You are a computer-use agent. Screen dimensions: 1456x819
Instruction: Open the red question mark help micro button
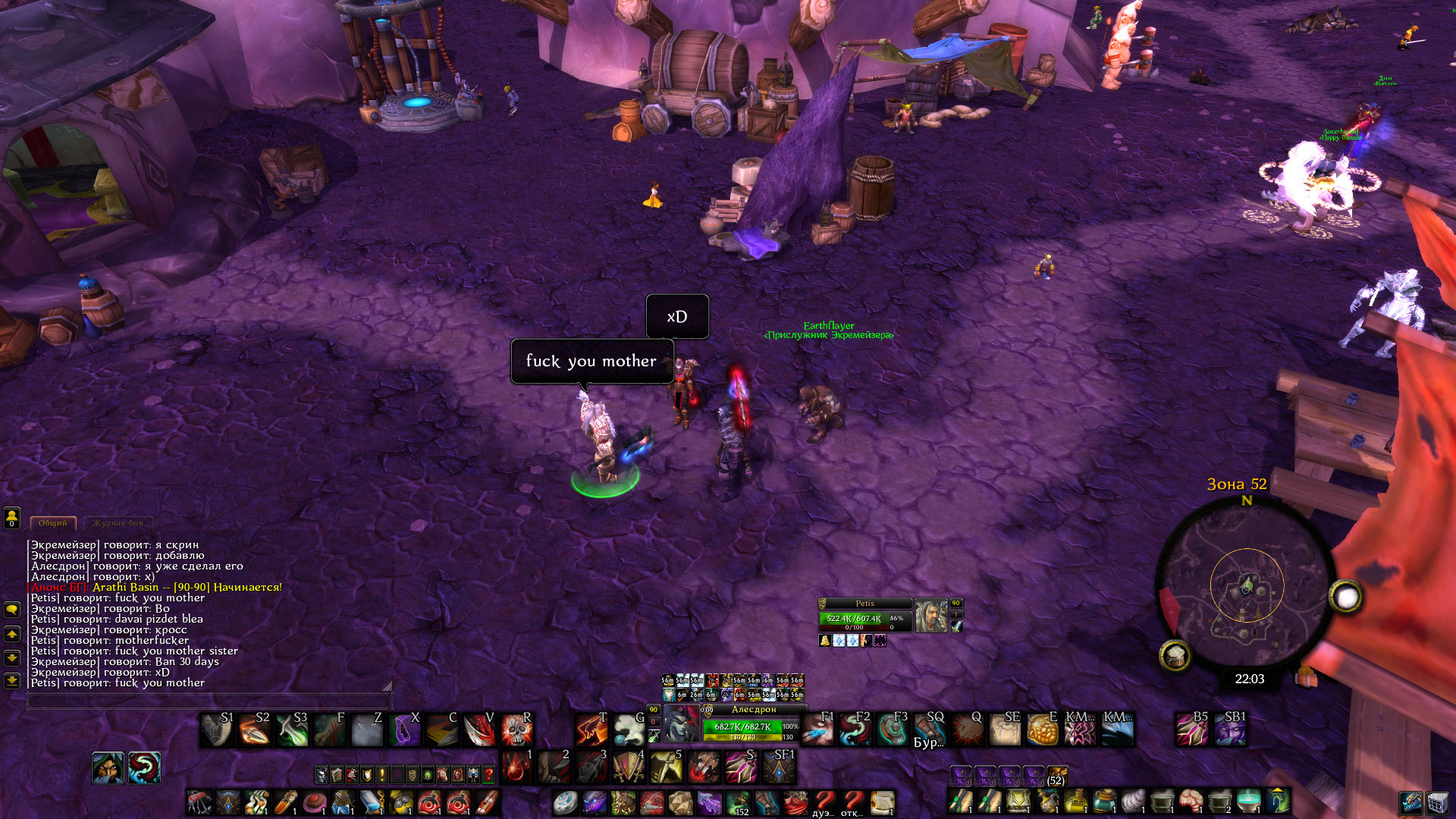click(x=488, y=774)
